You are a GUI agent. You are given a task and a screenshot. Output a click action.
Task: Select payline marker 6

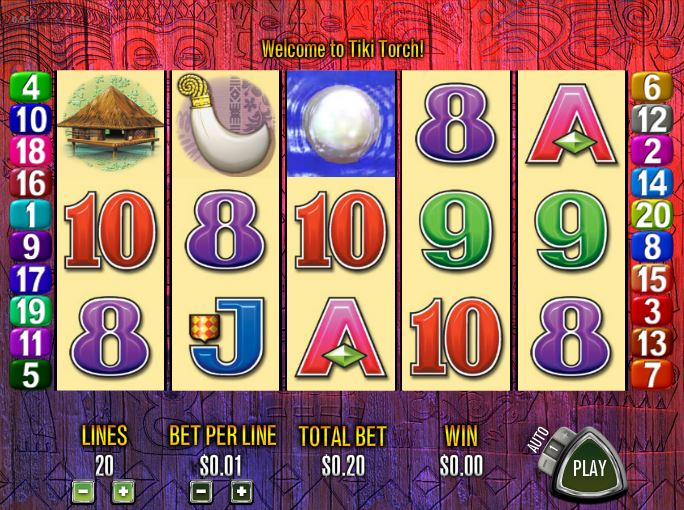coord(652,87)
